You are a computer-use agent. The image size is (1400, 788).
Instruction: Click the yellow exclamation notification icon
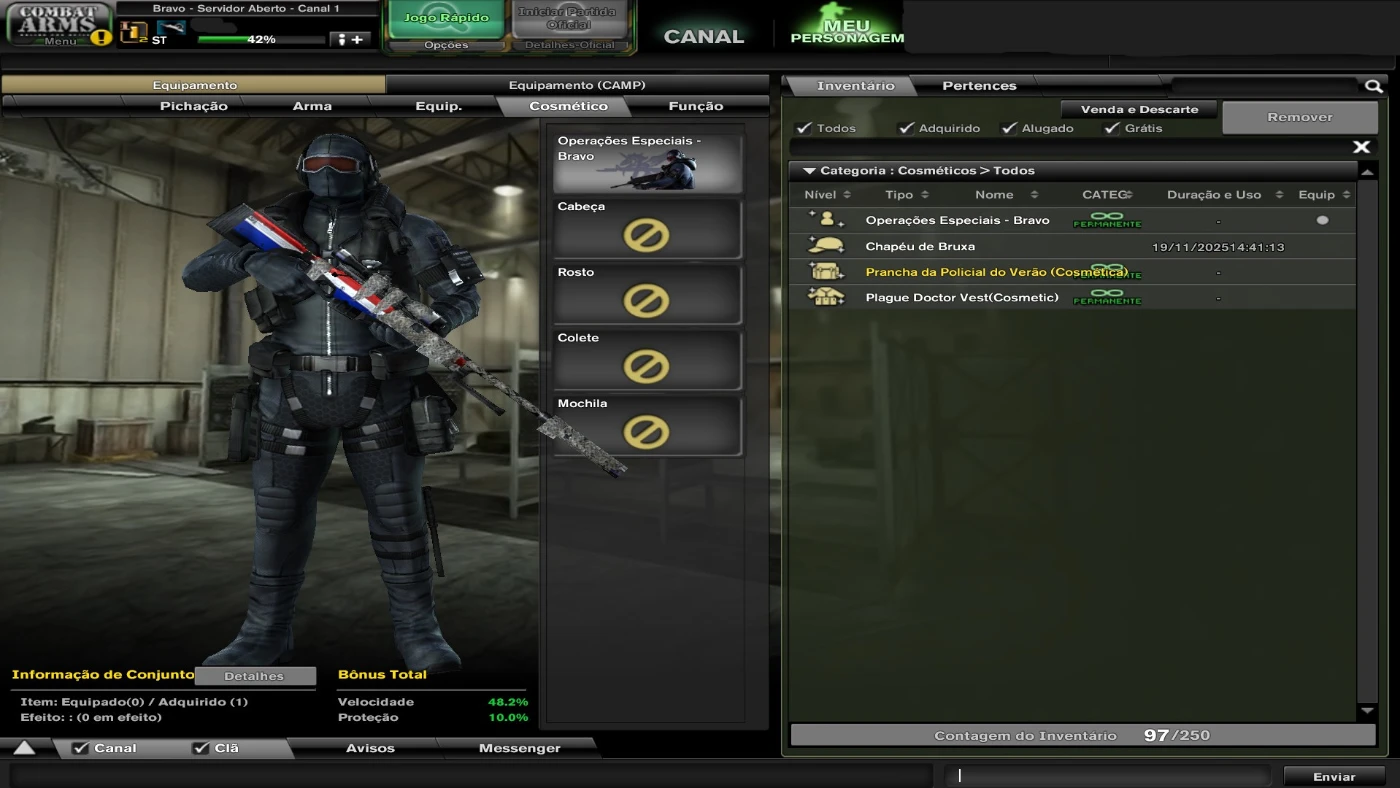click(103, 38)
